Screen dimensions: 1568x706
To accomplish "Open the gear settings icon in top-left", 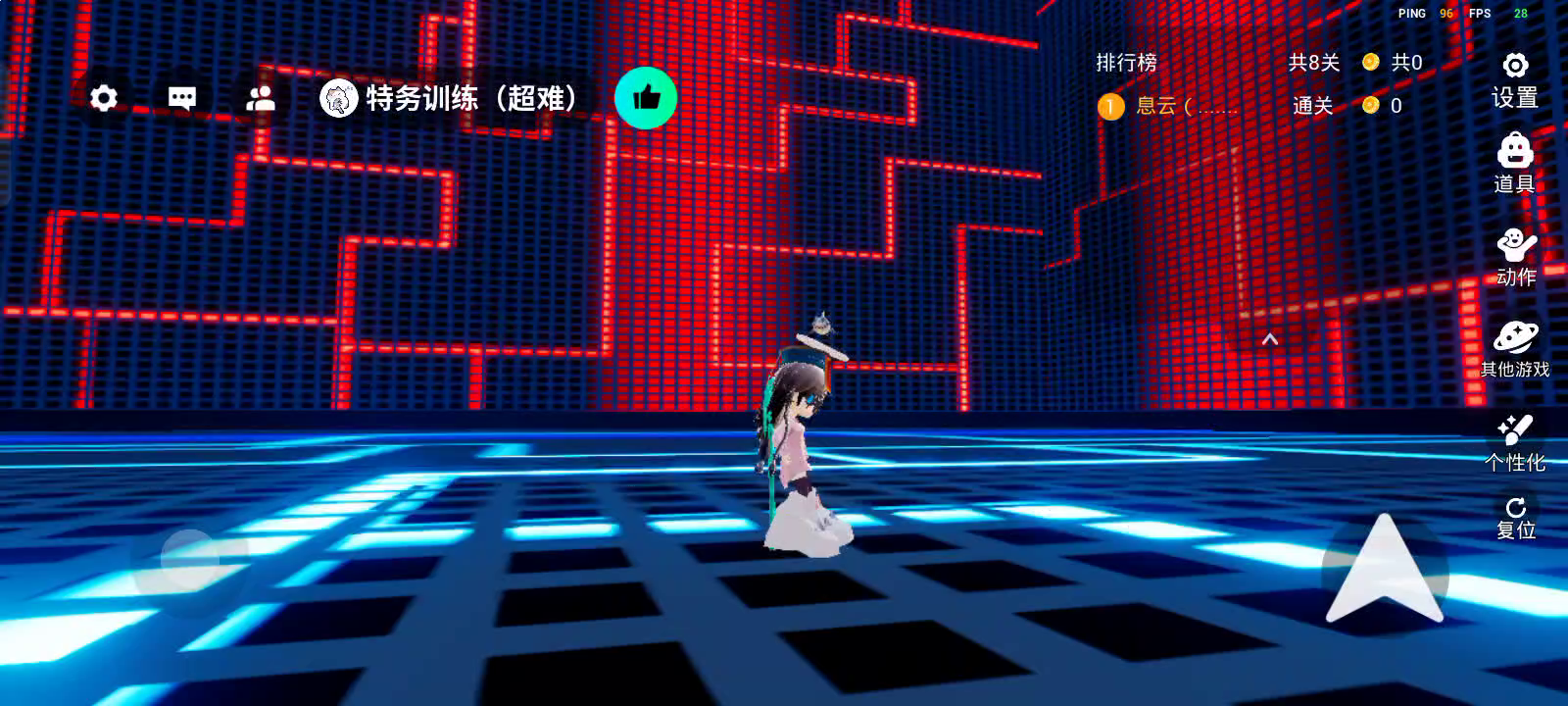I will point(104,98).
